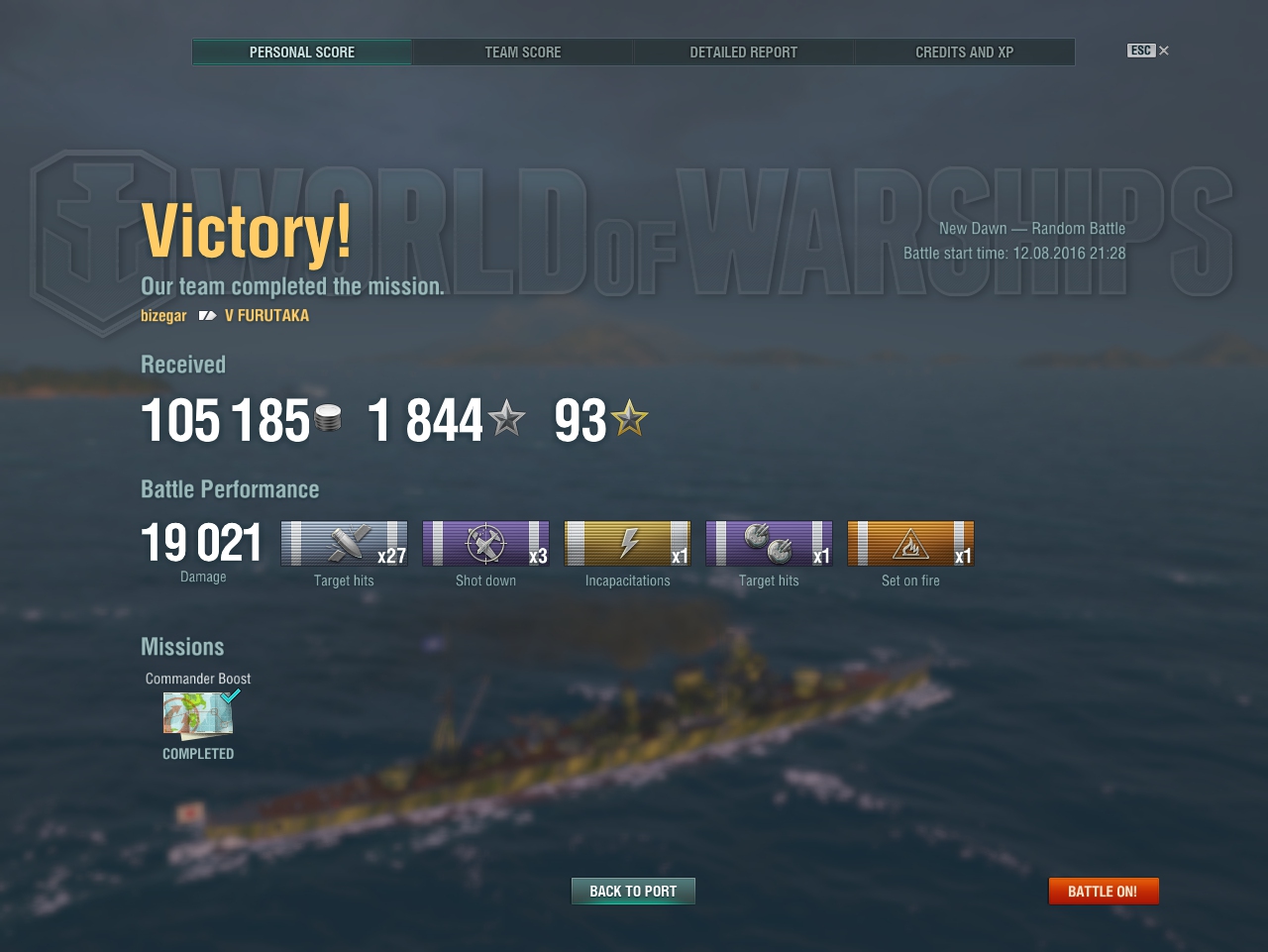This screenshot has height=952, width=1268.
Task: Switch to the Personal Score tab
Action: pos(302,53)
